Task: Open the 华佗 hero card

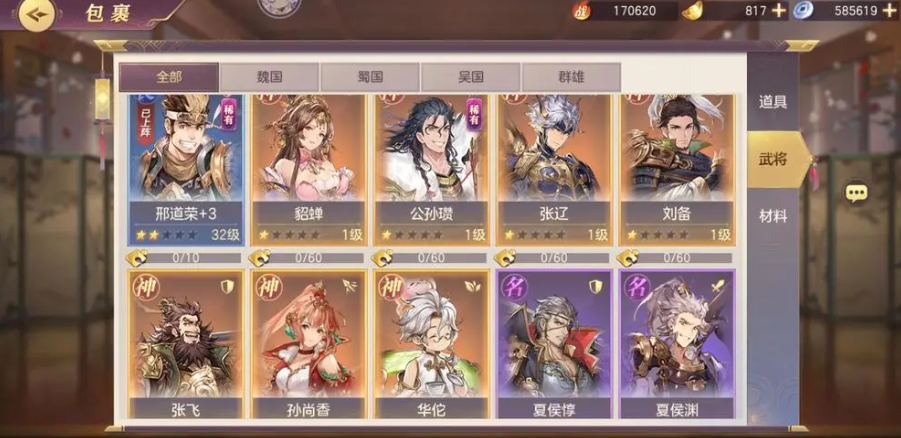Action: (431, 345)
